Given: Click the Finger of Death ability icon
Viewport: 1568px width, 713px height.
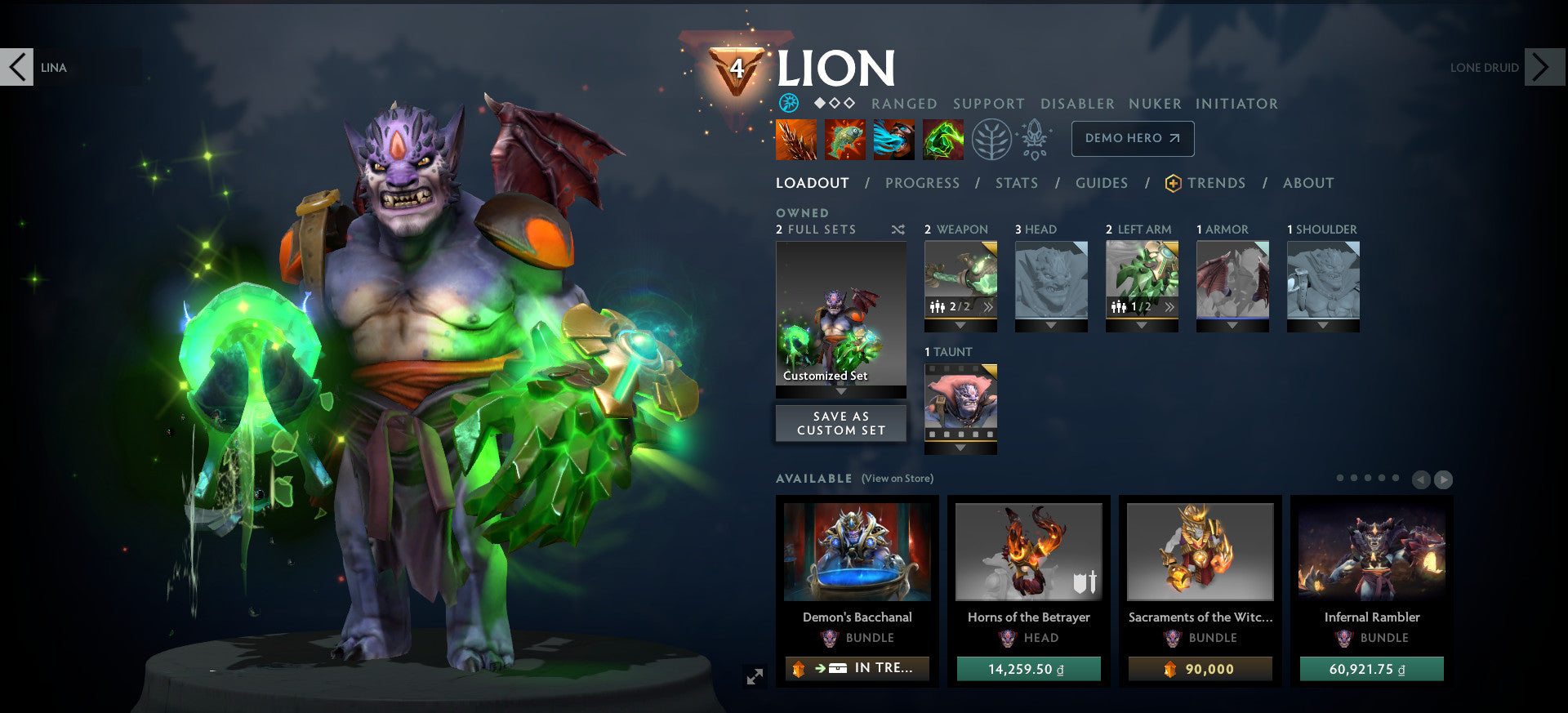Looking at the screenshot, I should [943, 139].
